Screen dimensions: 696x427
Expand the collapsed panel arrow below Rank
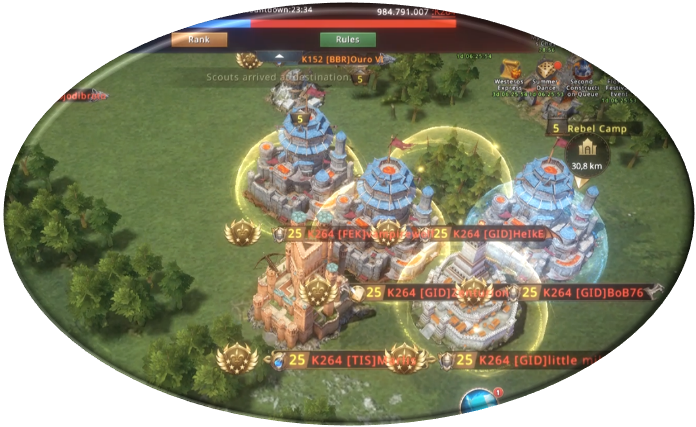click(x=279, y=58)
